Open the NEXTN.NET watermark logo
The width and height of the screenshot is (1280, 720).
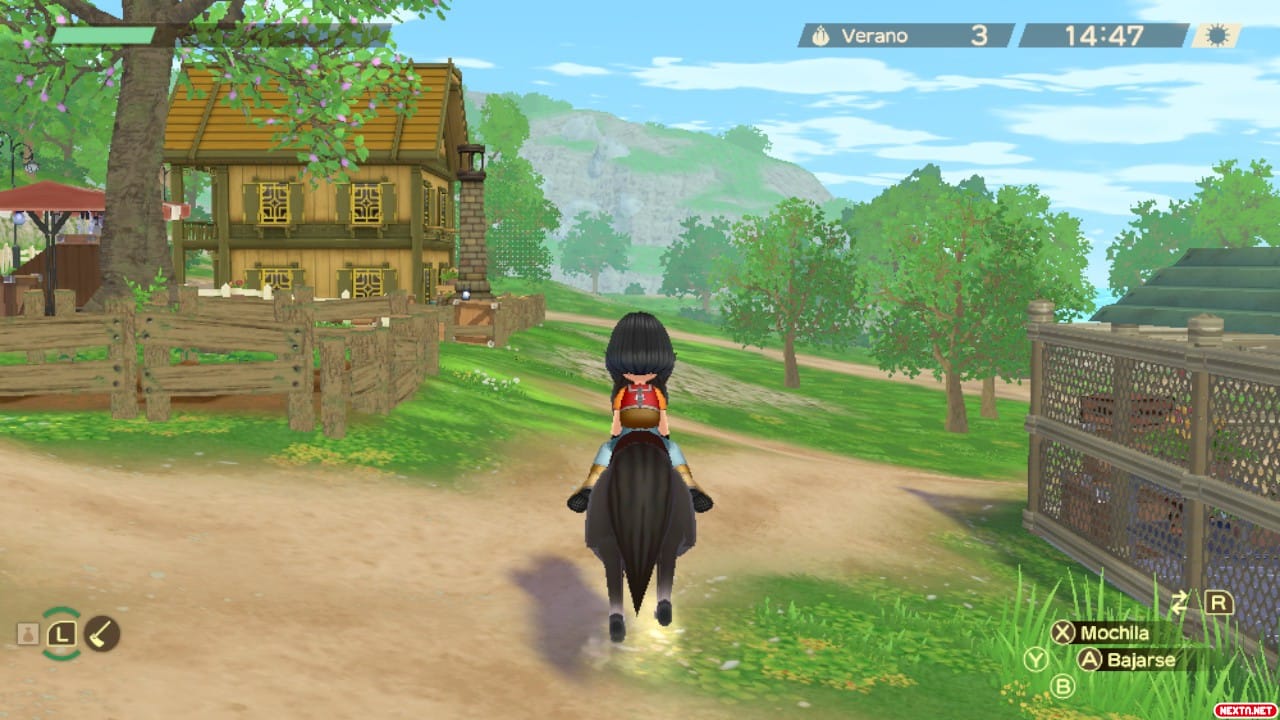[x=1244, y=709]
